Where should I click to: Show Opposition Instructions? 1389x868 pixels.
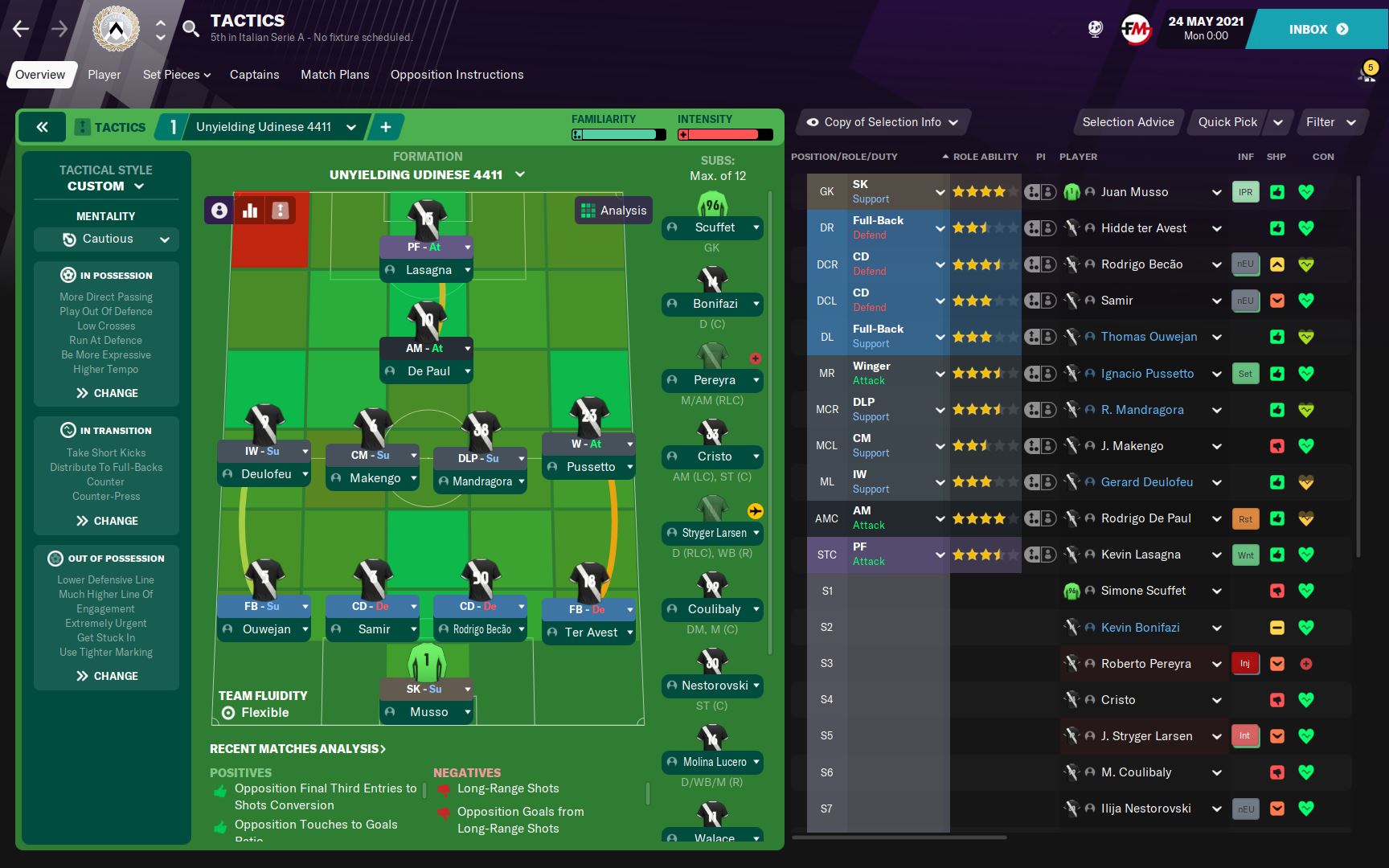coord(457,75)
